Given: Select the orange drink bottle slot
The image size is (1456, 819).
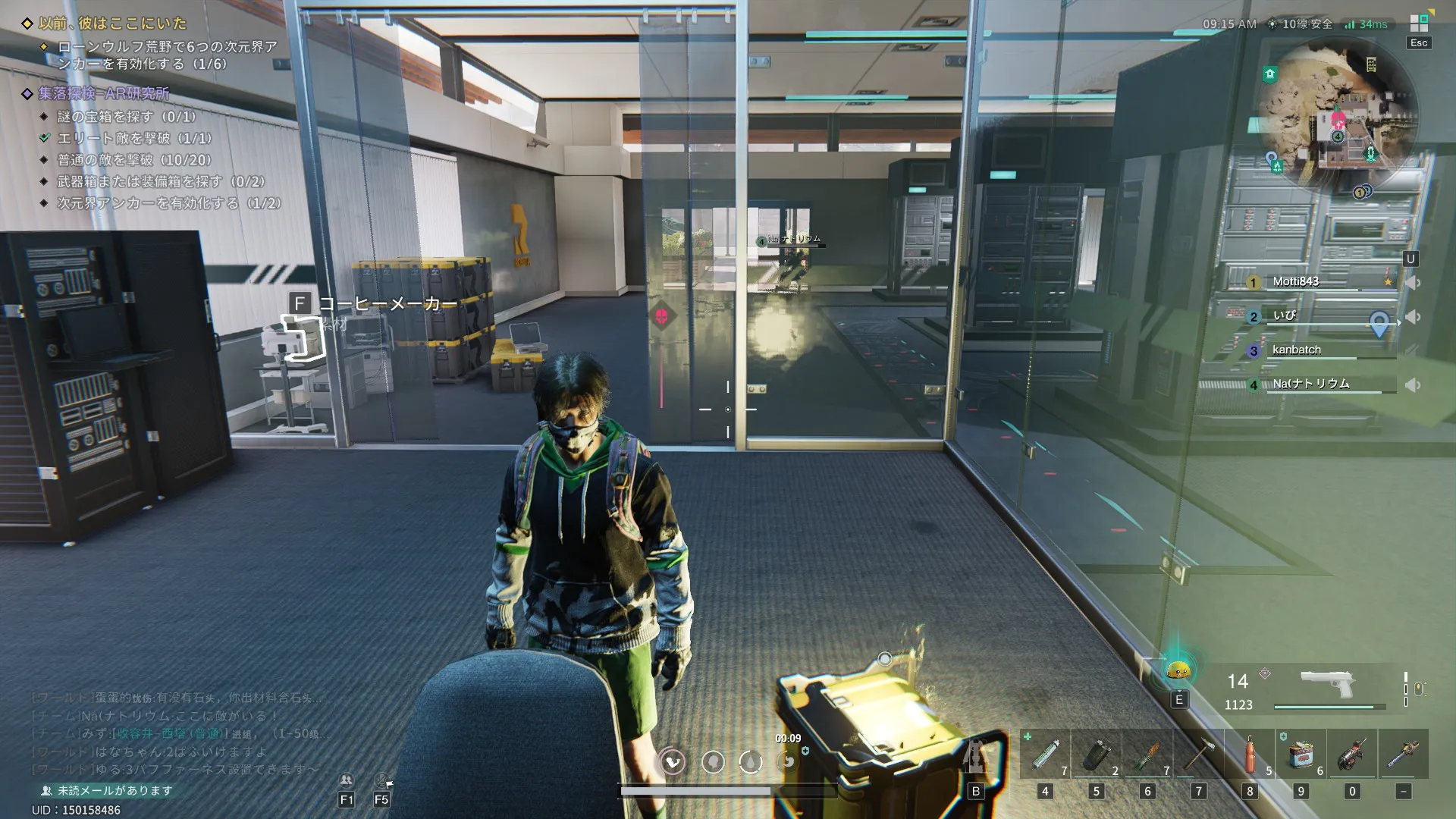Looking at the screenshot, I should [1250, 755].
